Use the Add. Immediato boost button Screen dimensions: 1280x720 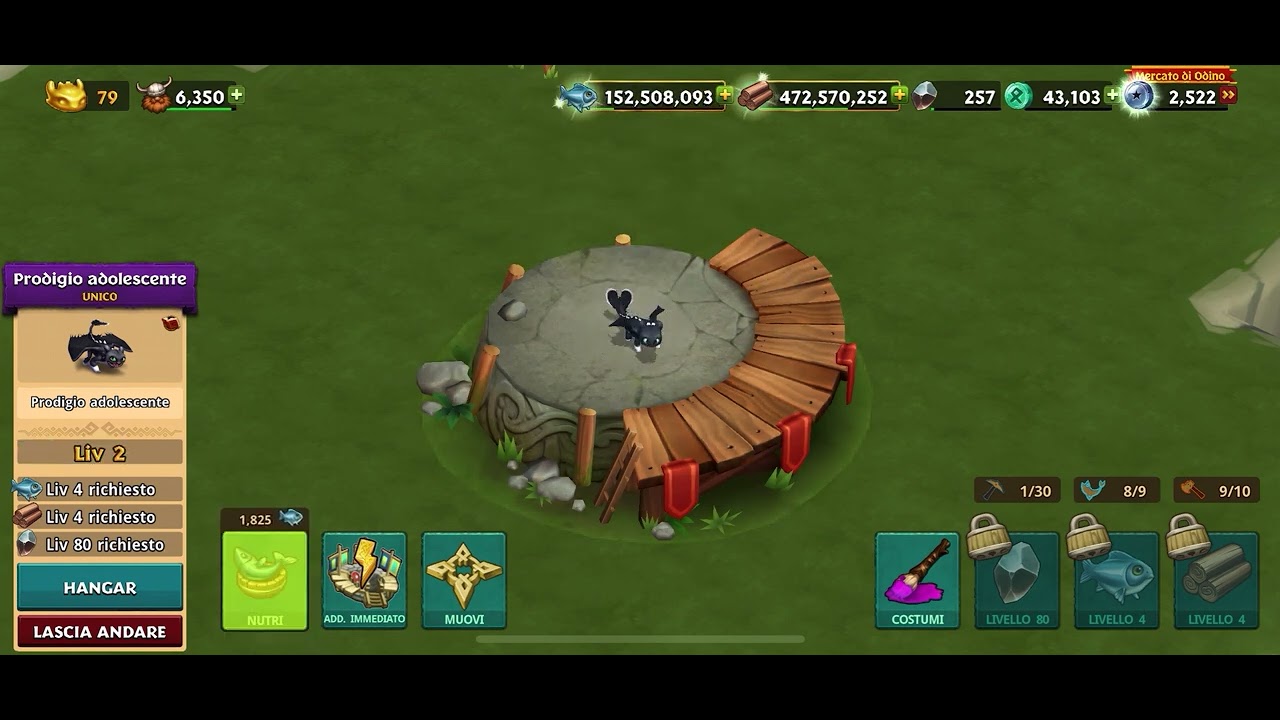[x=364, y=579]
